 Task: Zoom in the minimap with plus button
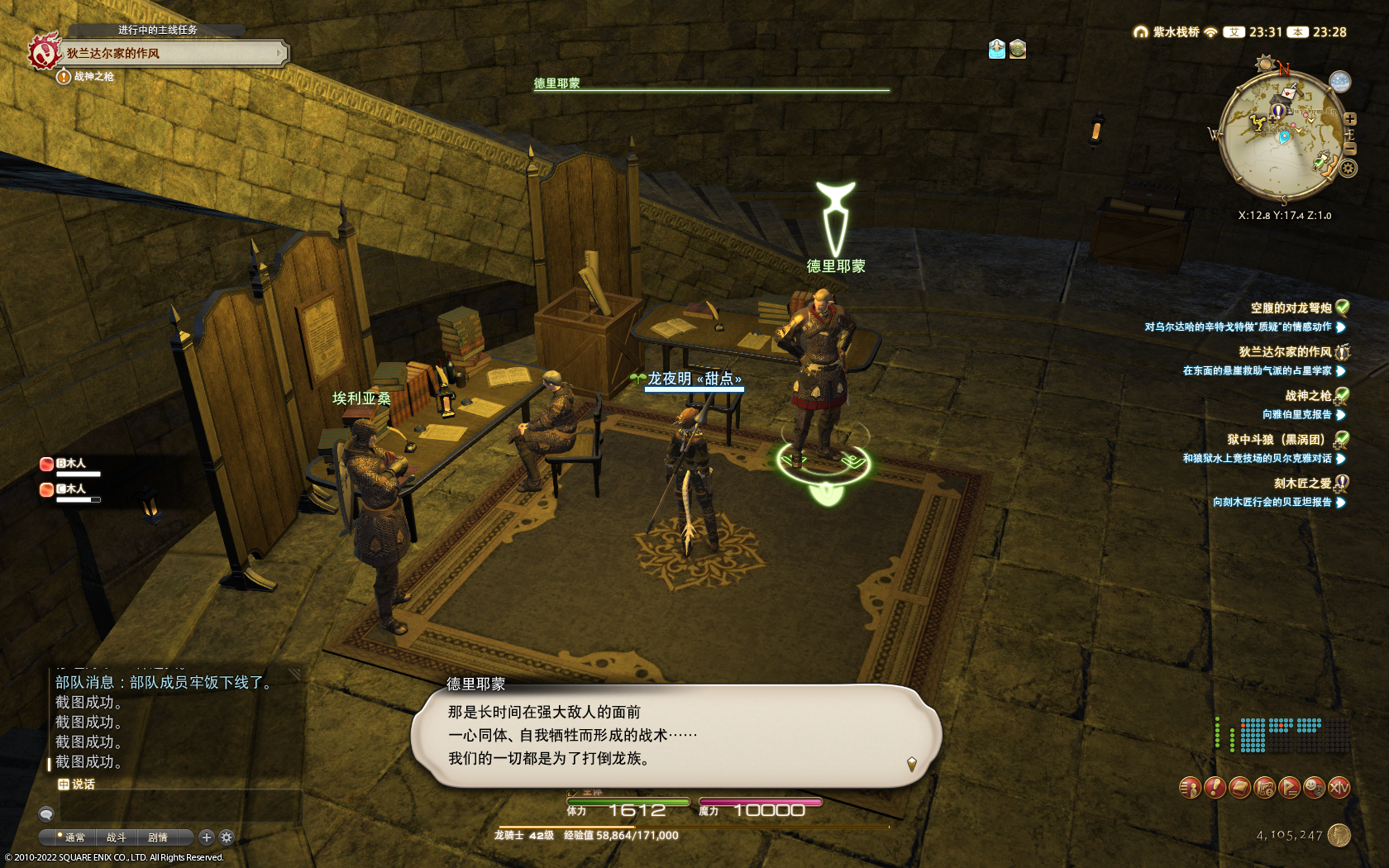(1350, 119)
